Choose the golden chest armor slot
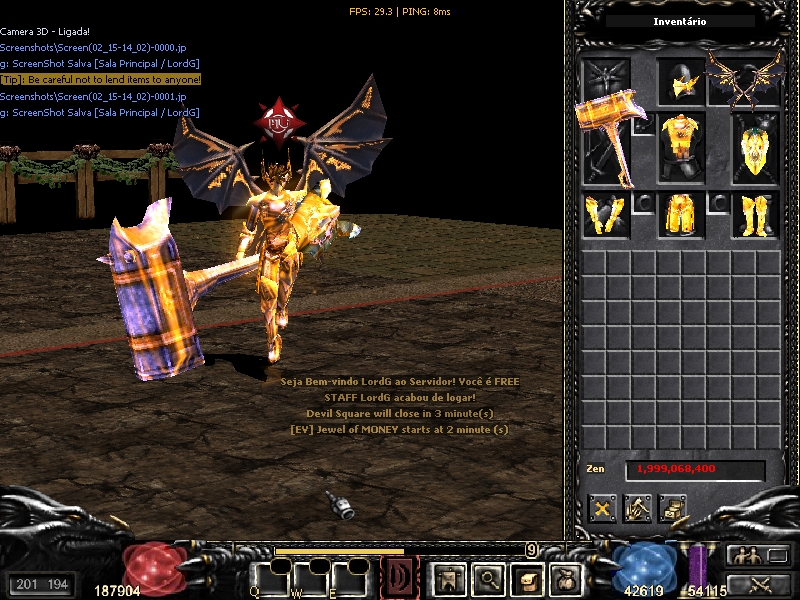The width and height of the screenshot is (800, 600). (682, 145)
